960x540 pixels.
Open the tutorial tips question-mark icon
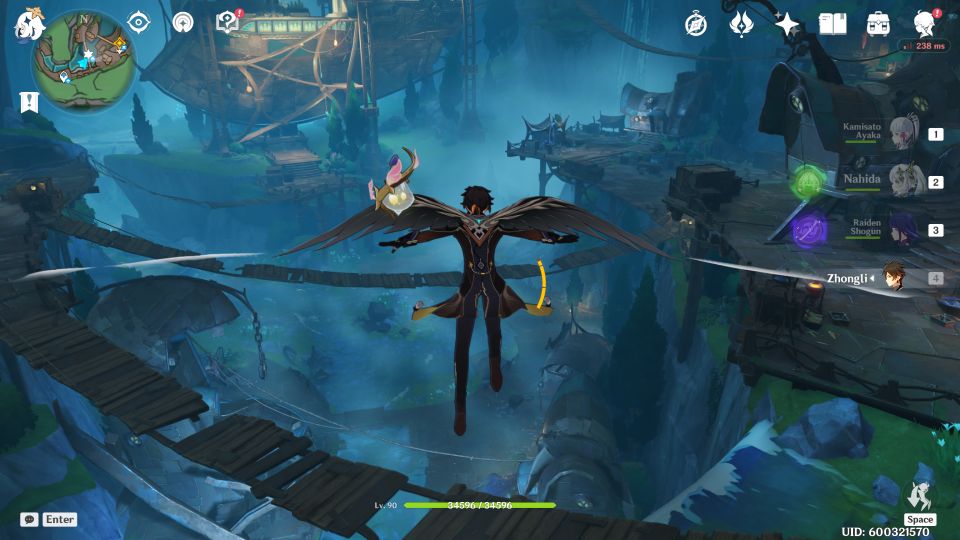[x=227, y=22]
